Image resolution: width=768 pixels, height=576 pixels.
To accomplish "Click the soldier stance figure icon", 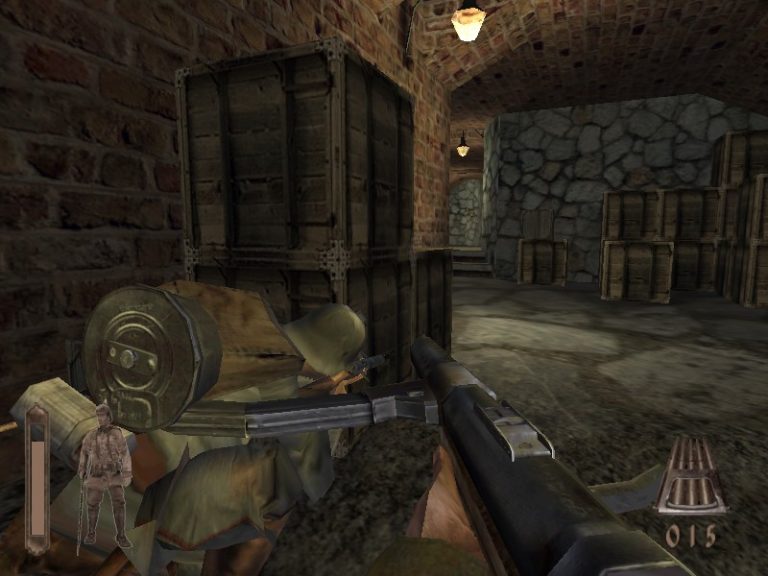I will (104, 473).
